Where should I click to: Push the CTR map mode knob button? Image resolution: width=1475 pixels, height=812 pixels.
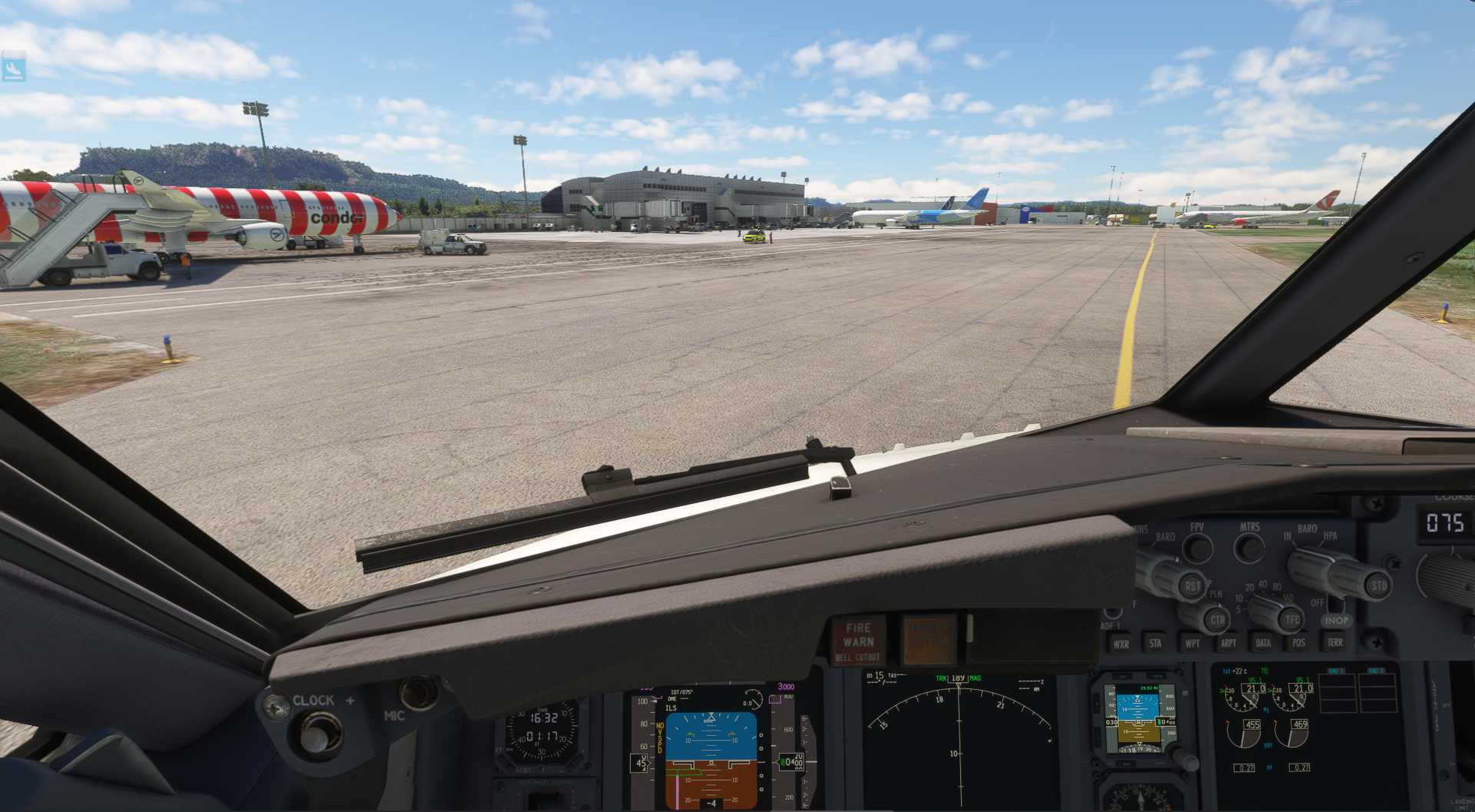coord(1216,620)
